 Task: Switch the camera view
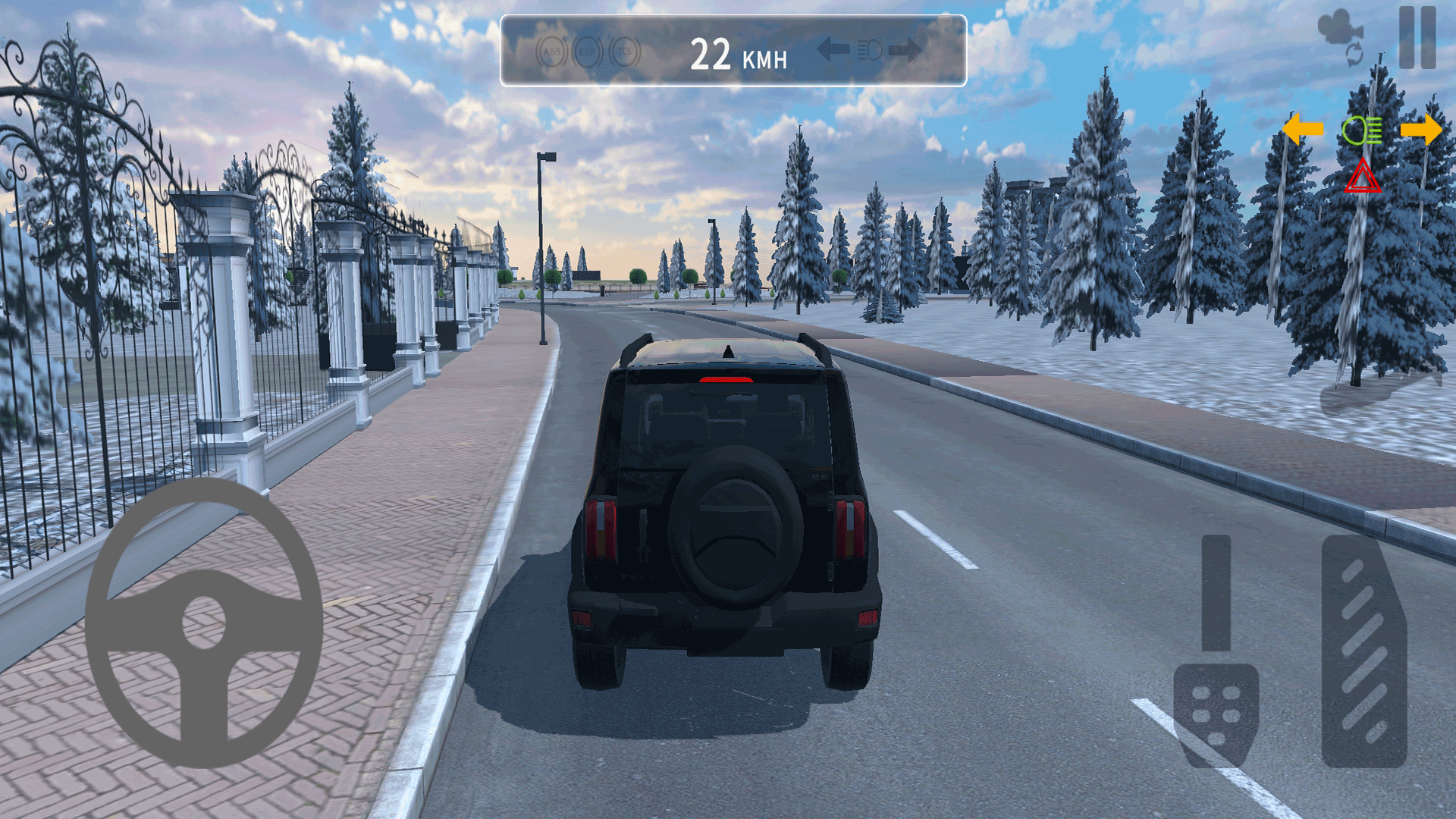click(1342, 38)
